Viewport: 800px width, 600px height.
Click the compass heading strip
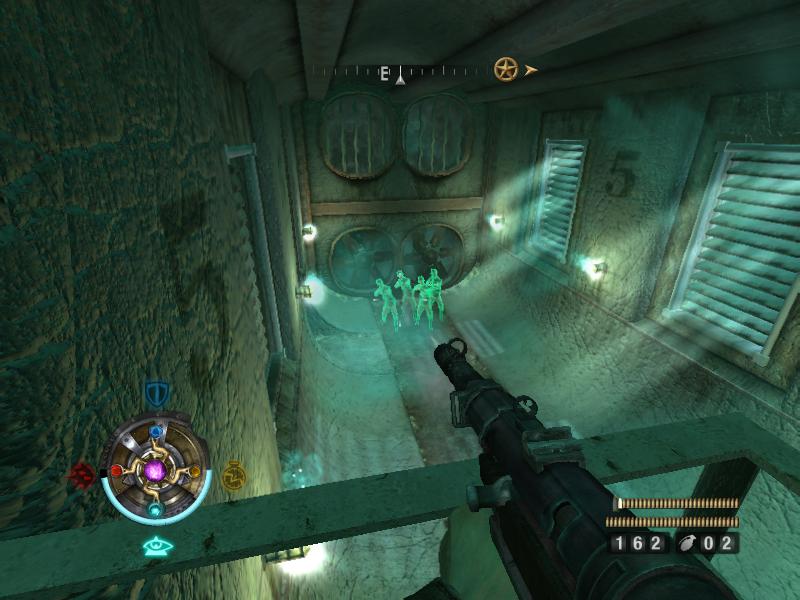[x=400, y=71]
